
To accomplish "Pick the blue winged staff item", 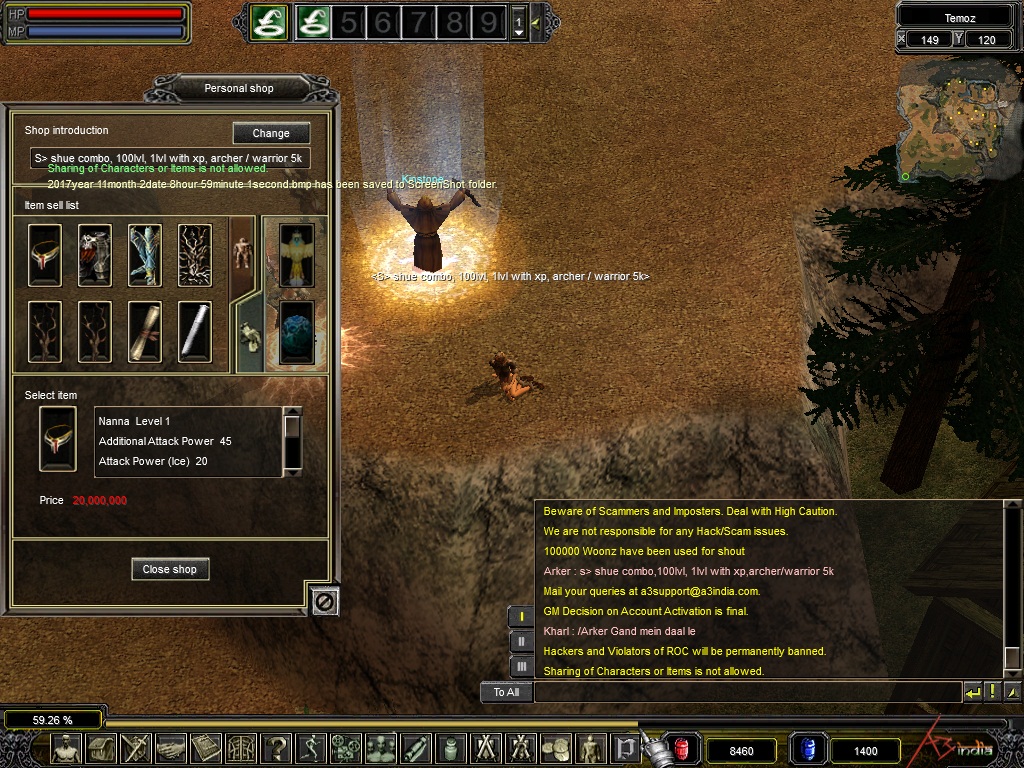I will pyautogui.click(x=145, y=255).
